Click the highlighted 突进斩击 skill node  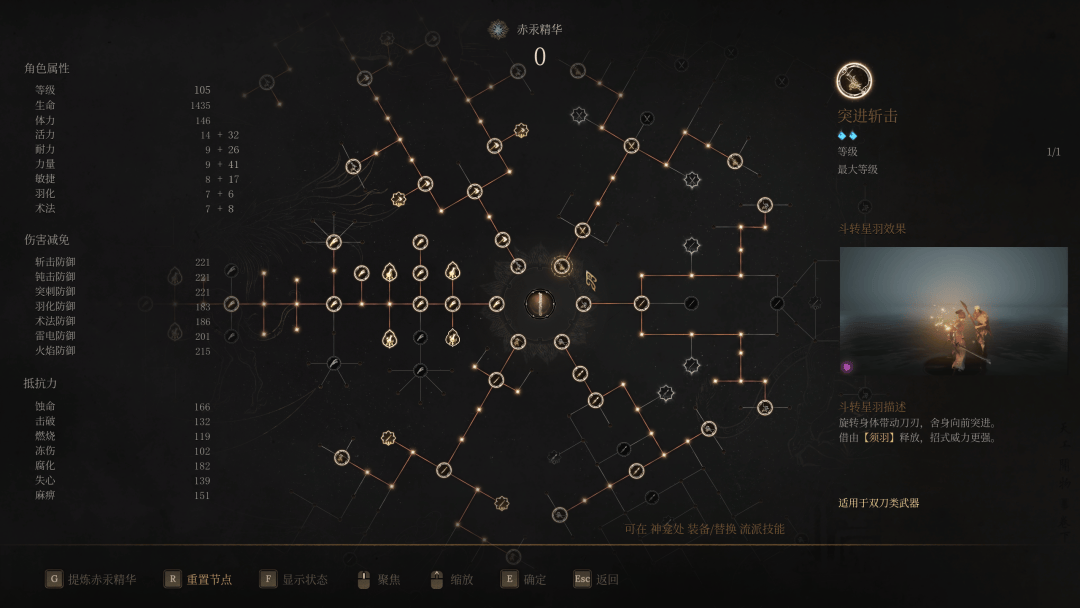tap(562, 266)
